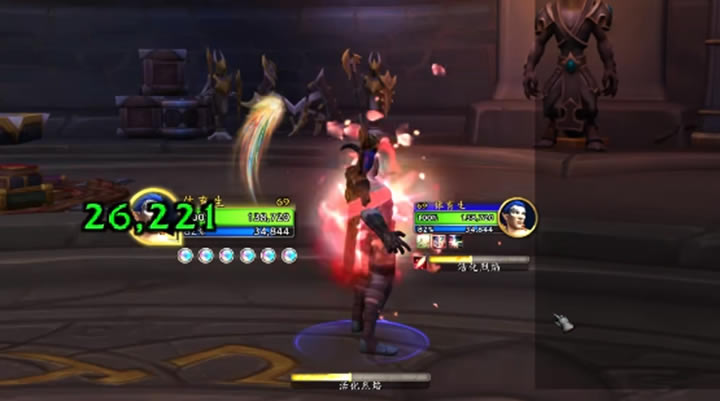Click the target's portrait on the right frame

pyautogui.click(x=516, y=218)
